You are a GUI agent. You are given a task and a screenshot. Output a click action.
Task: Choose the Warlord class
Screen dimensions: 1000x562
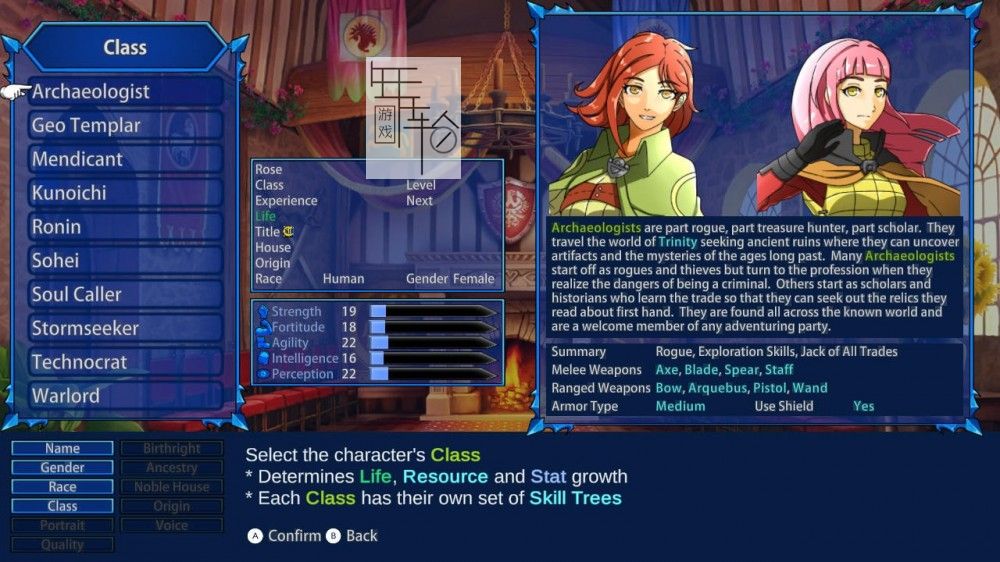[125, 396]
